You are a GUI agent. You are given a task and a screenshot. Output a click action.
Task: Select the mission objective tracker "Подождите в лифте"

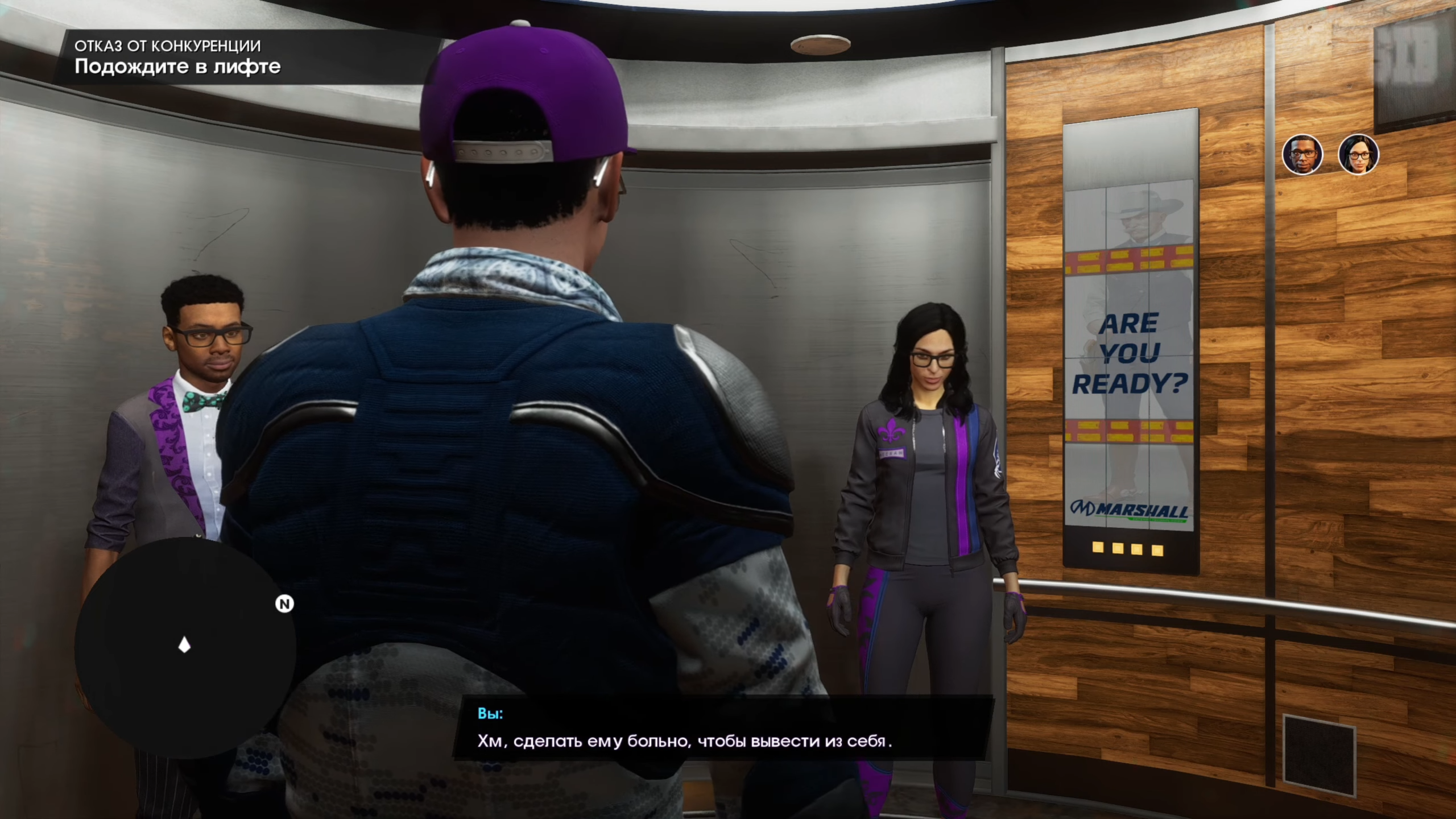tap(177, 67)
